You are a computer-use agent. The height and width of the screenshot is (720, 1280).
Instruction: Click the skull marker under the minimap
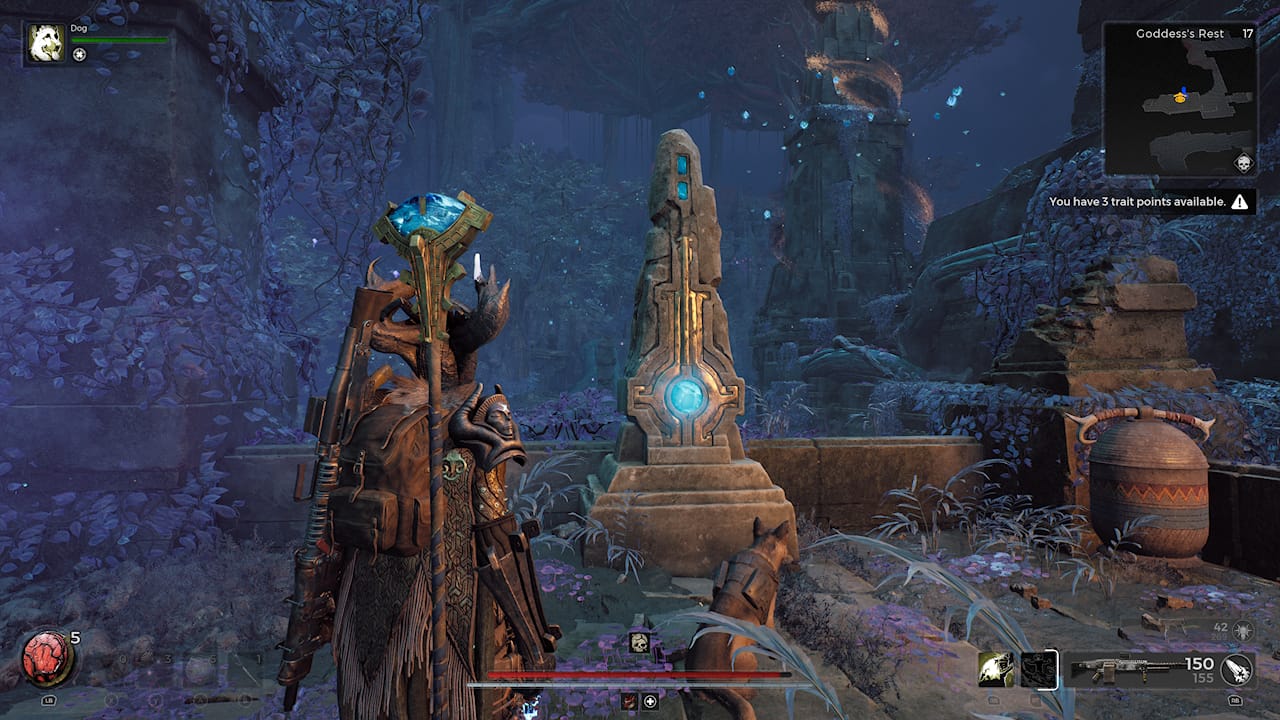(1243, 163)
